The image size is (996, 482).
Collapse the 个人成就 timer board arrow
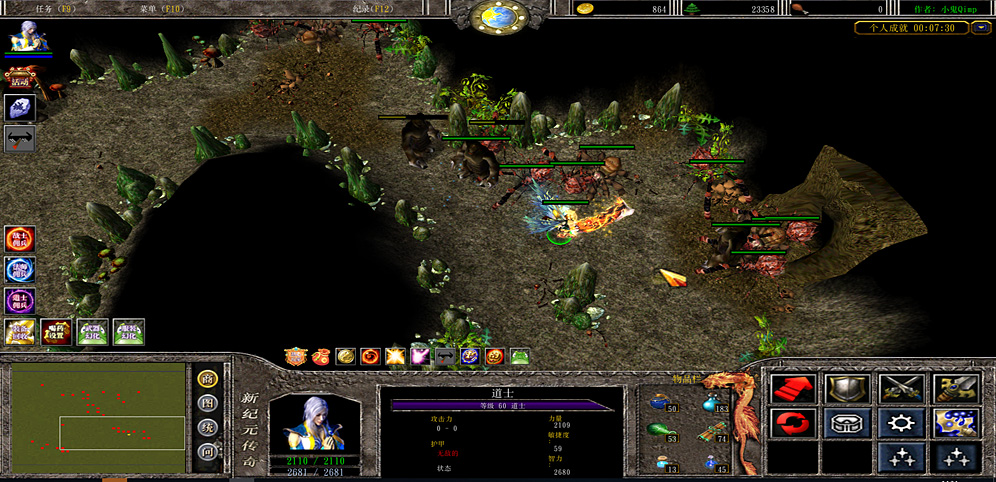coord(981,28)
